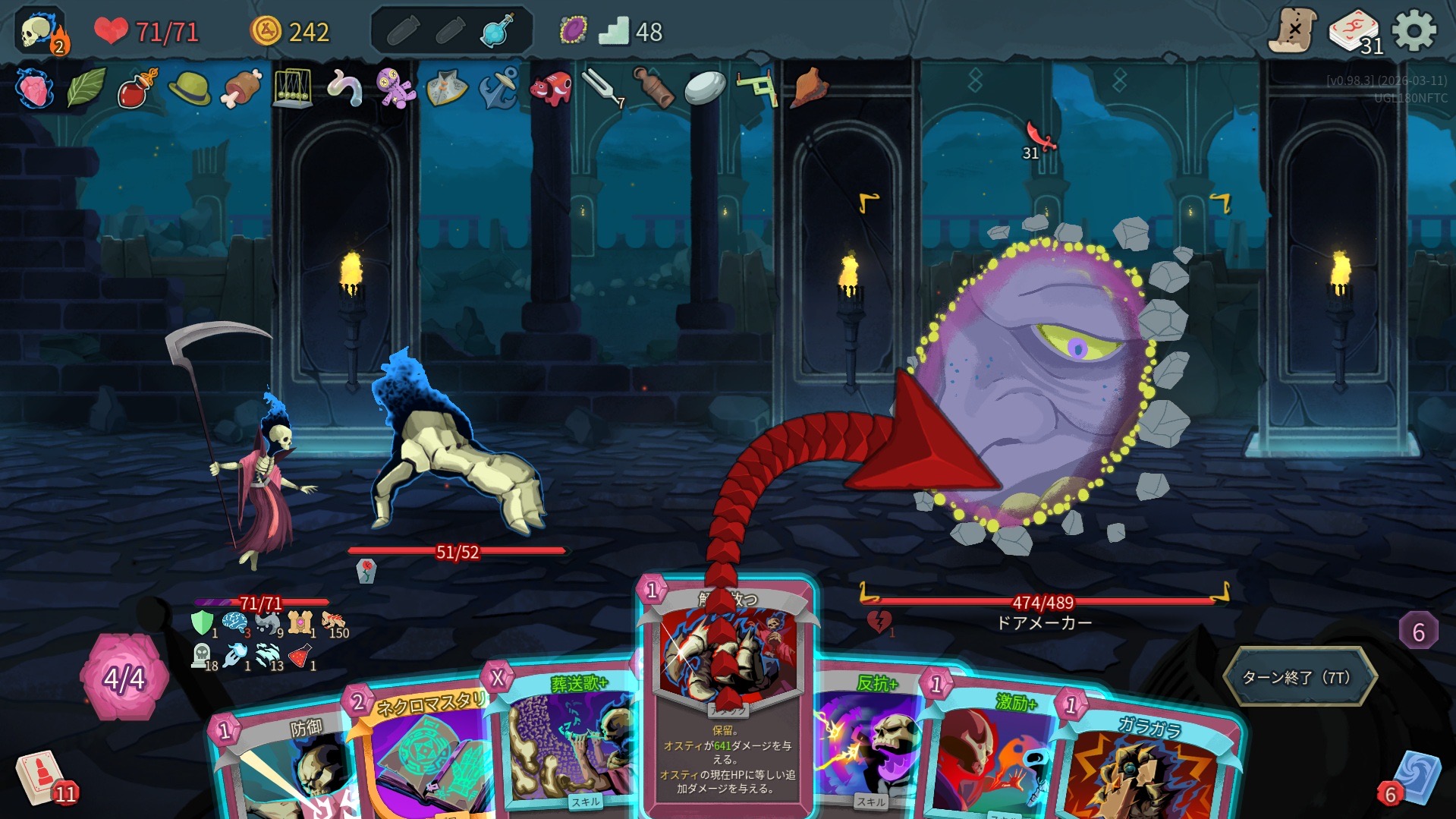Inspect the purple voodoo doll relic
1456x819 pixels.
395,89
